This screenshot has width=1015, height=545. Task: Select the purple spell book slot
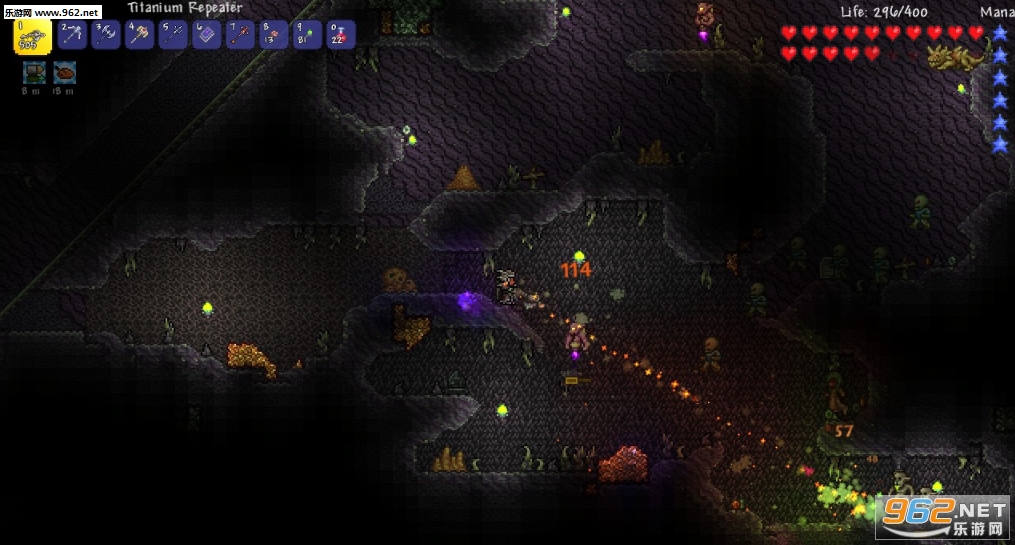tap(207, 35)
